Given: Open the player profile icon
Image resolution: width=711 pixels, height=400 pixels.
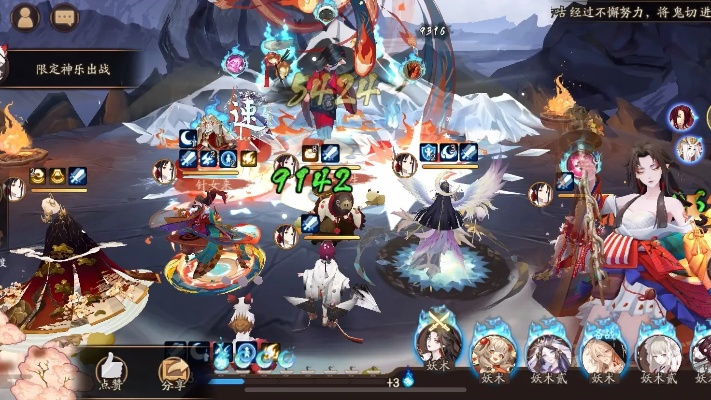Looking at the screenshot, I should (x=25, y=17).
